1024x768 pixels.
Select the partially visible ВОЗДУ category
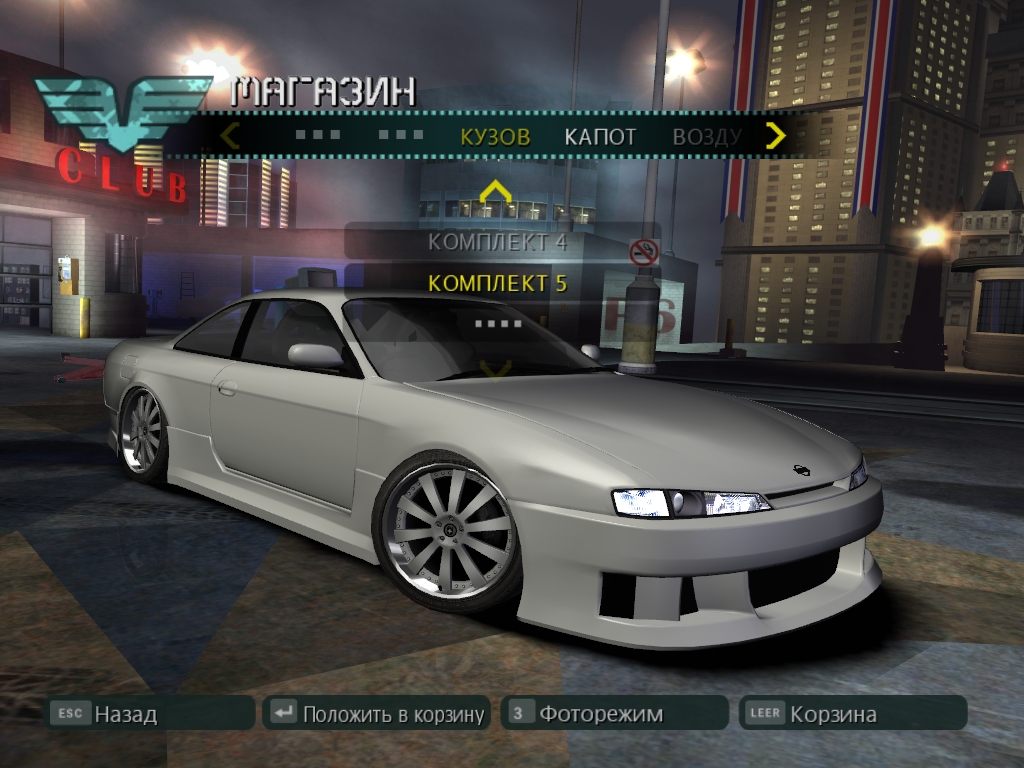pos(706,137)
